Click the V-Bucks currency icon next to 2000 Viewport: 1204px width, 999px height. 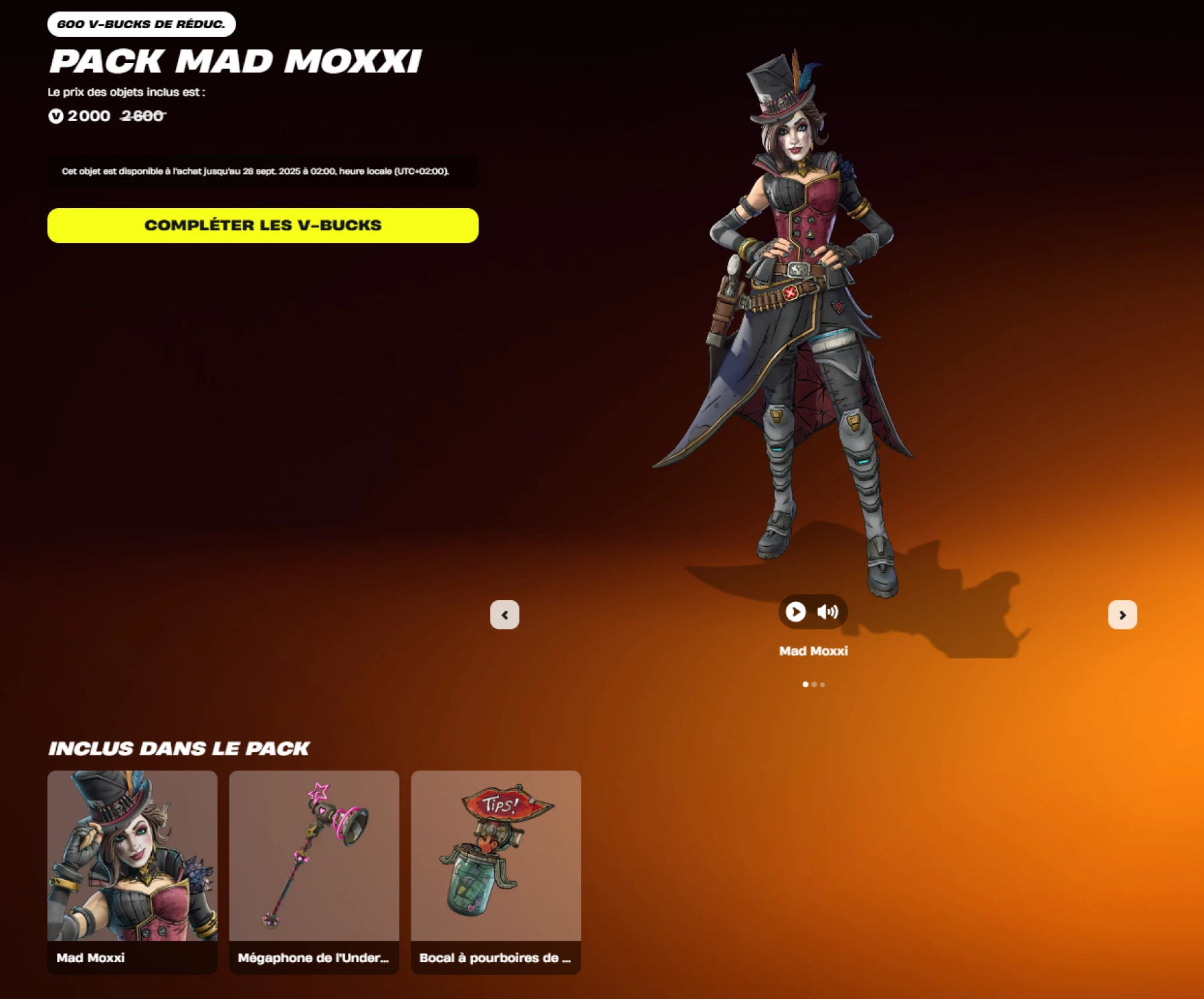pyautogui.click(x=55, y=116)
